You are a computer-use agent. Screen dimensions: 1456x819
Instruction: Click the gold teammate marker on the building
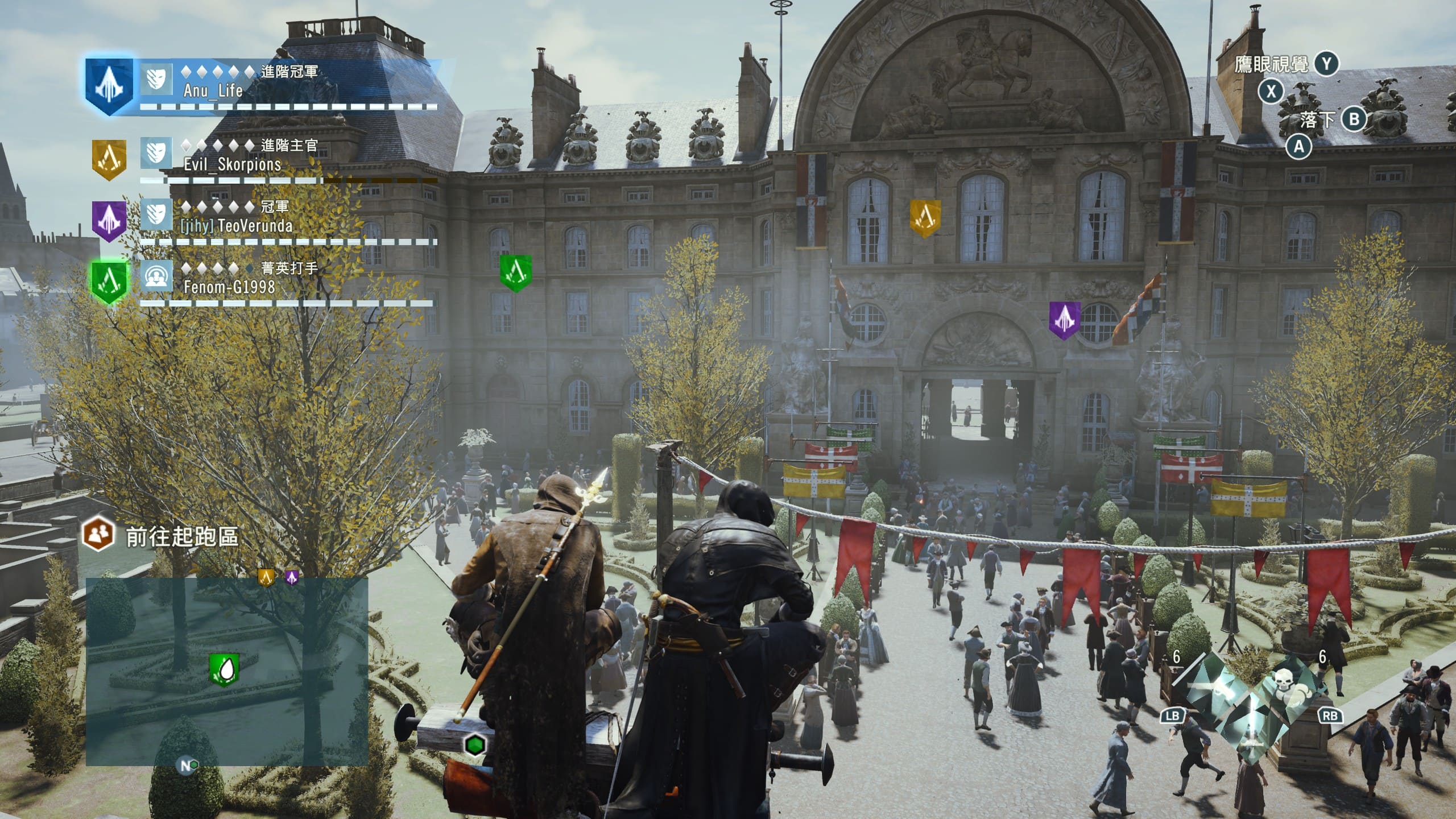click(x=925, y=217)
